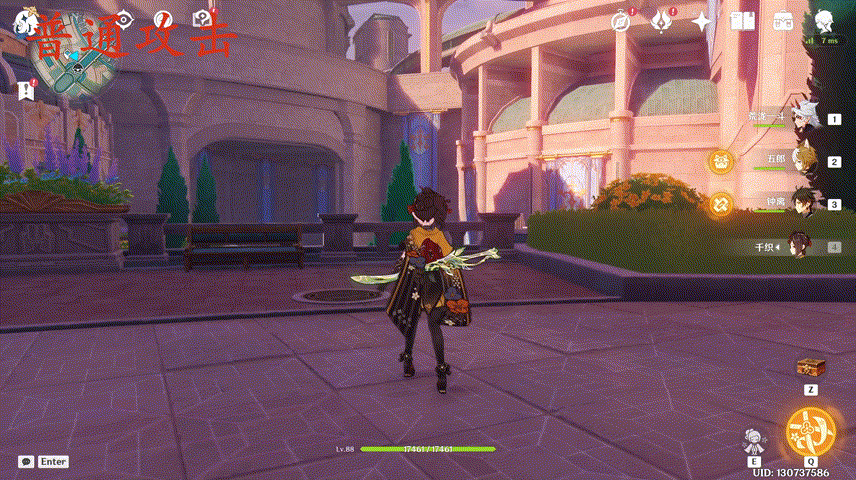856x480 pixels.
Task: Unleash the glowing orange elemental burst
Action: (809, 432)
